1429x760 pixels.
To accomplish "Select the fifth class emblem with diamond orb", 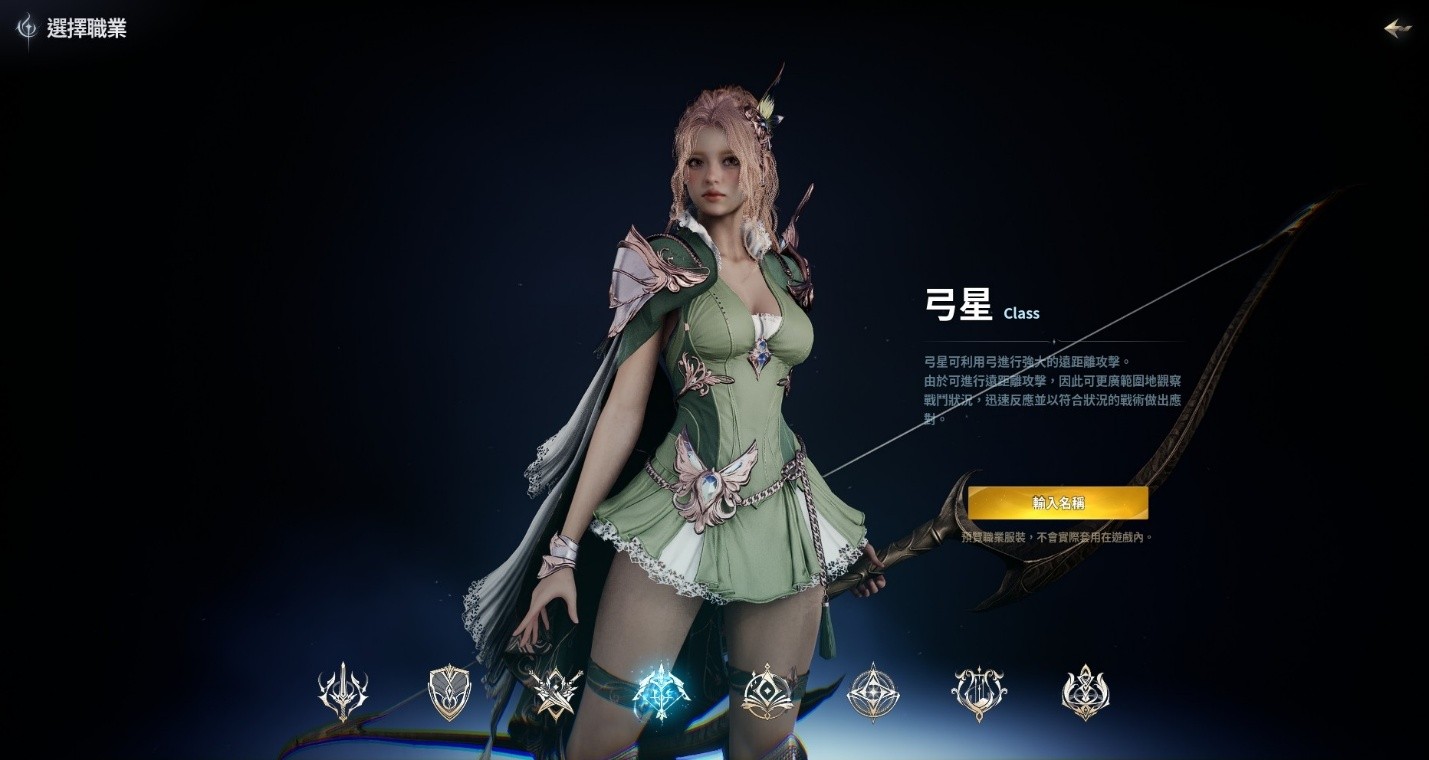I will point(767,690).
